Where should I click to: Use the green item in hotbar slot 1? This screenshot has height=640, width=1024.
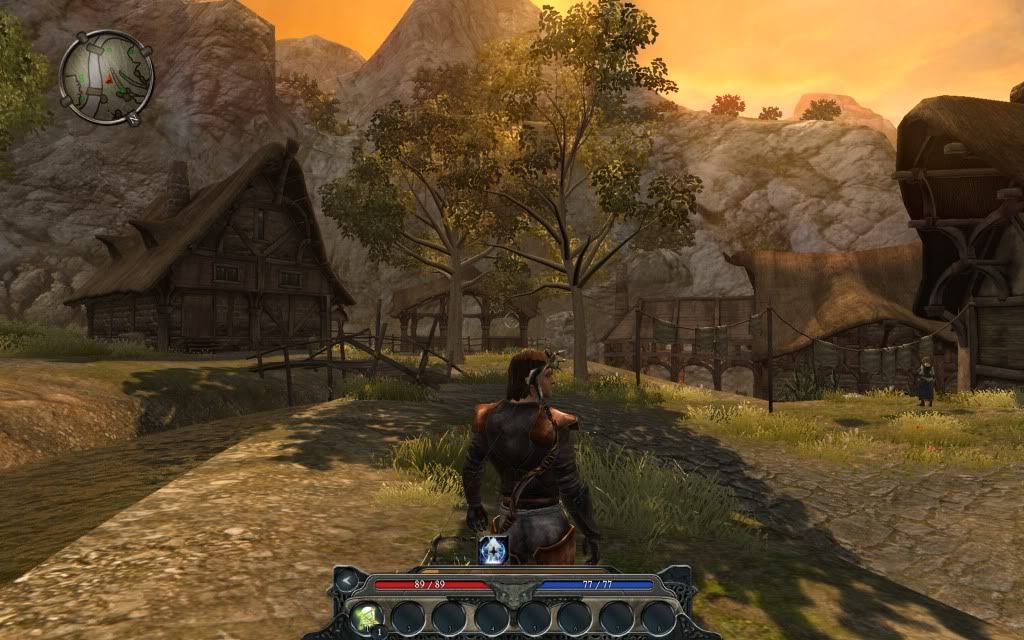[x=364, y=617]
